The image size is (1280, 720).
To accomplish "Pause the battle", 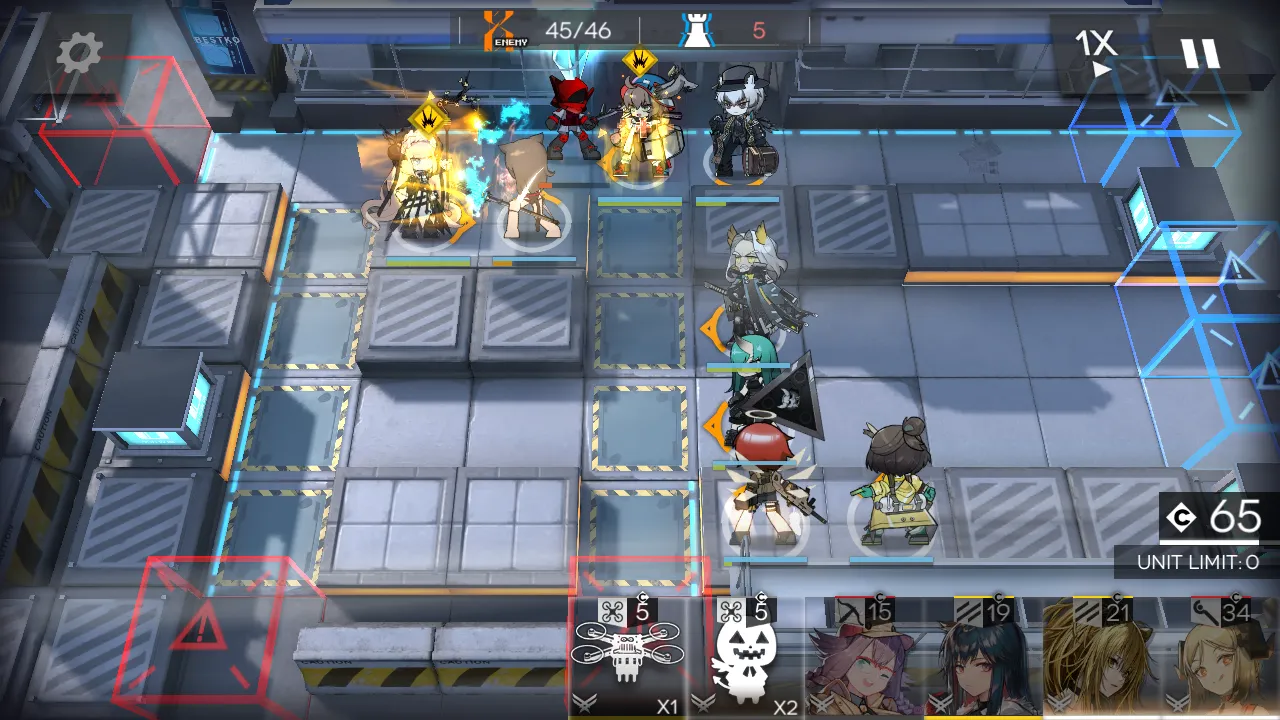I will [1200, 52].
